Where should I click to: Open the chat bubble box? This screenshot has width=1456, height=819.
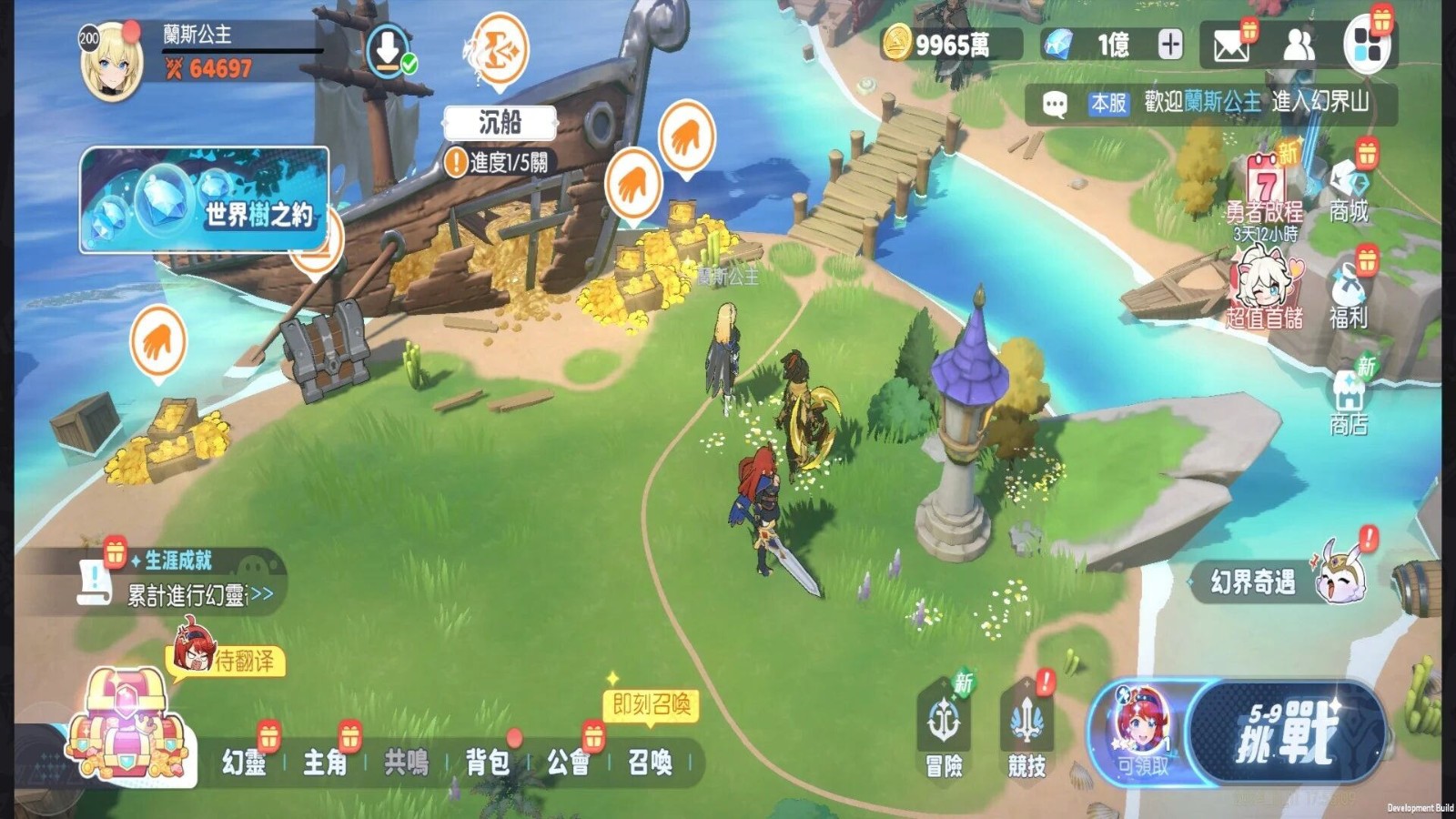pyautogui.click(x=1055, y=104)
